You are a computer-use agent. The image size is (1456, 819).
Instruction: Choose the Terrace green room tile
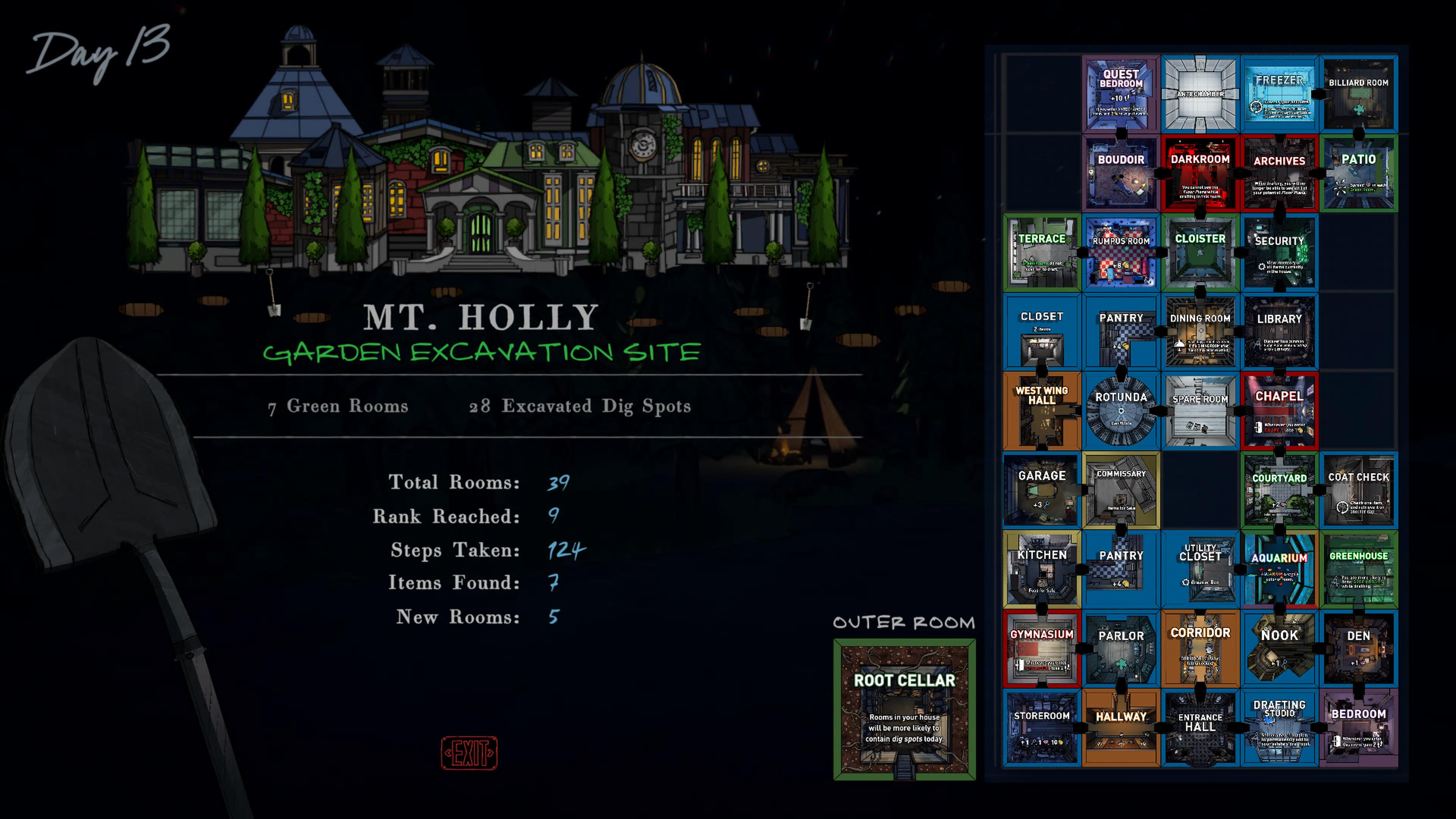tap(1042, 253)
